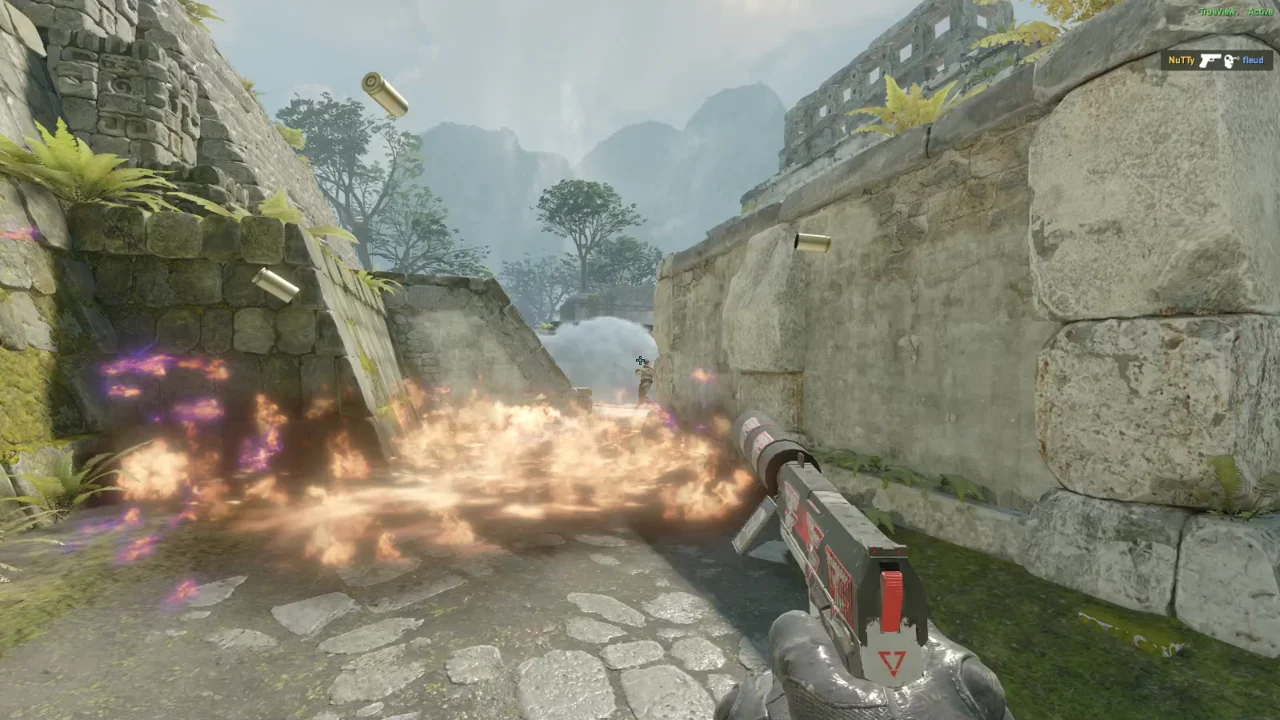This screenshot has width=1280, height=720.
Task: Select the headshot icon in the killfeed
Action: coord(1231,60)
